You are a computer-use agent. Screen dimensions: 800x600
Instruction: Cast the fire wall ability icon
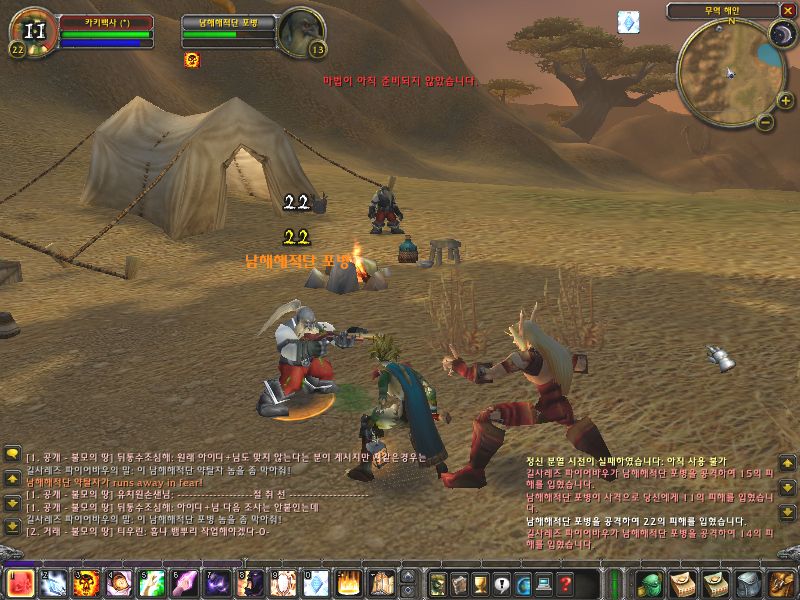tap(349, 583)
